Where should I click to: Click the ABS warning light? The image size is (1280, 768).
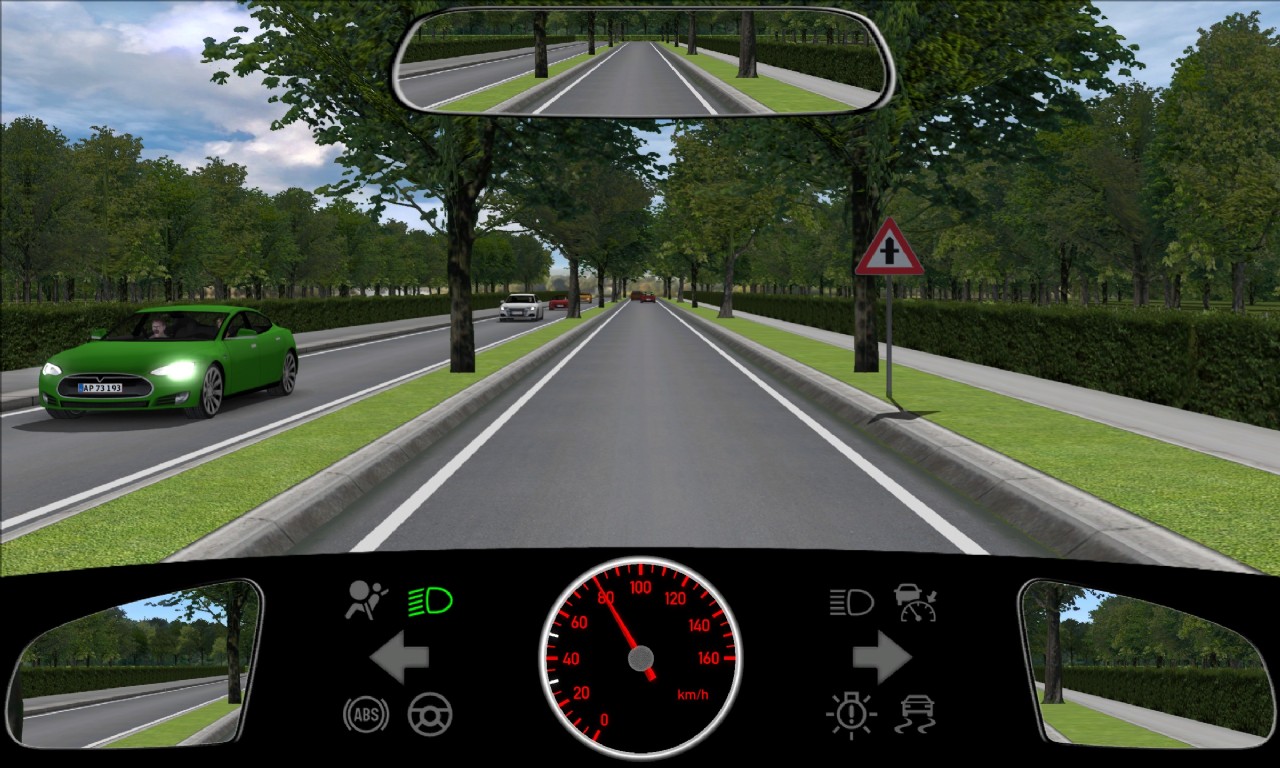366,714
